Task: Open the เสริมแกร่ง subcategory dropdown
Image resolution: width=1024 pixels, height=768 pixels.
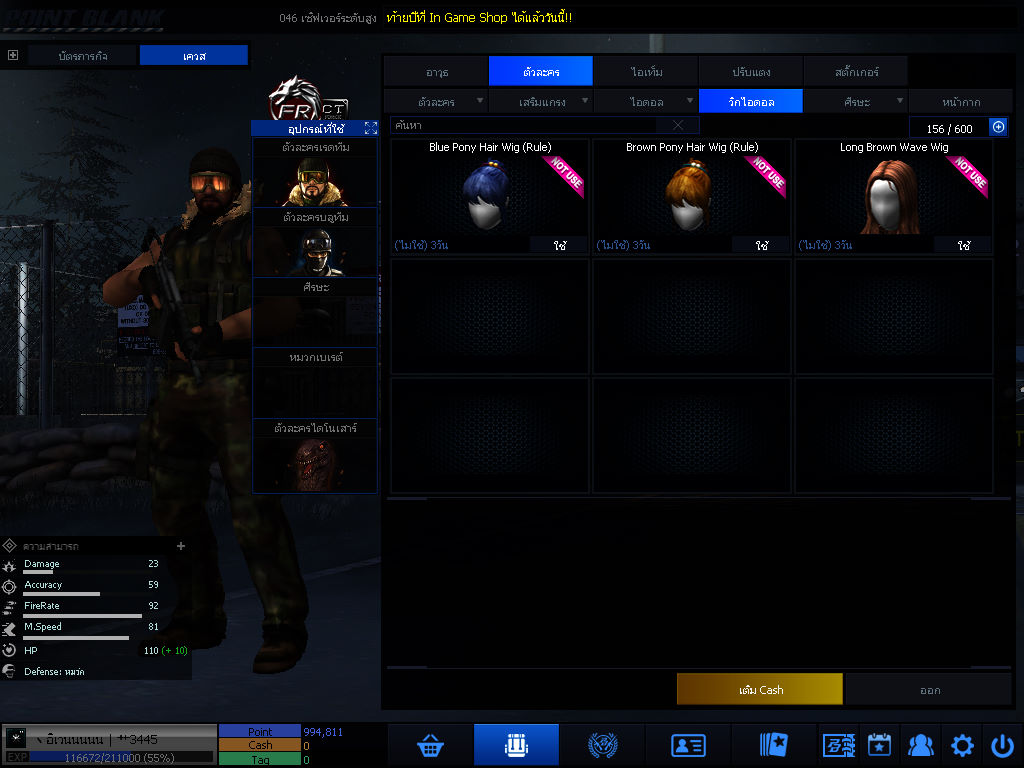Action: 541,101
